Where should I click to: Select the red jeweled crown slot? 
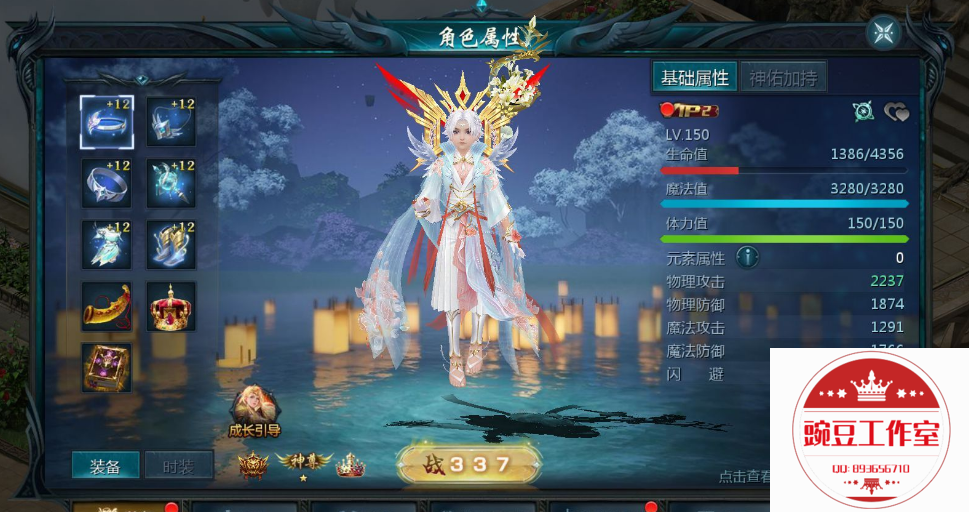pyautogui.click(x=171, y=306)
